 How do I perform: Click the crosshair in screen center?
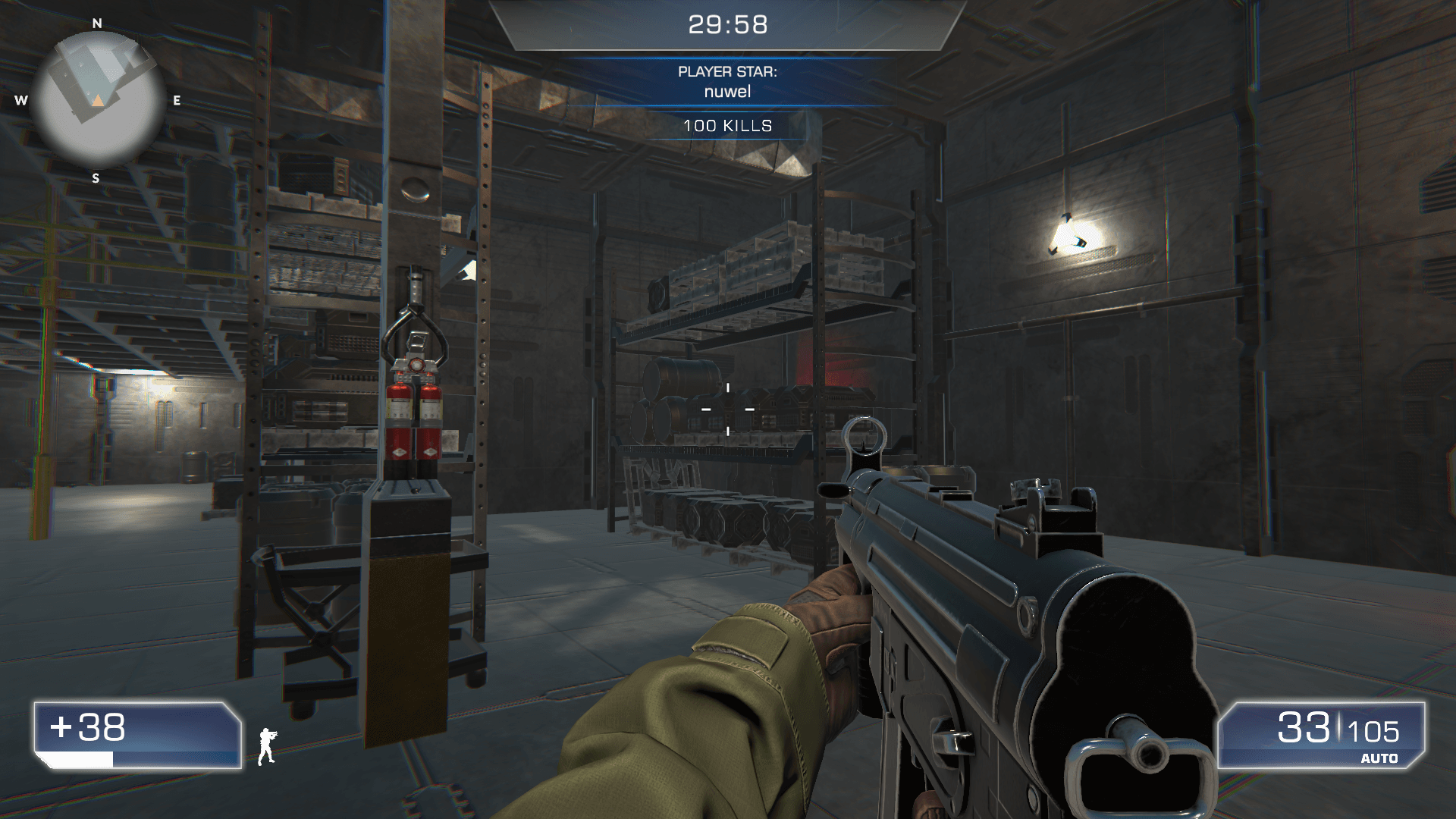726,409
